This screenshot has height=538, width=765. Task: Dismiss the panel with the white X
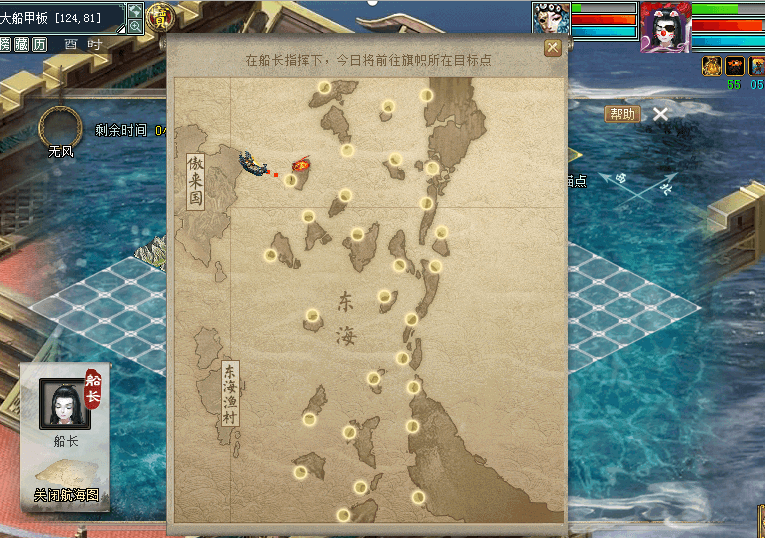click(660, 114)
